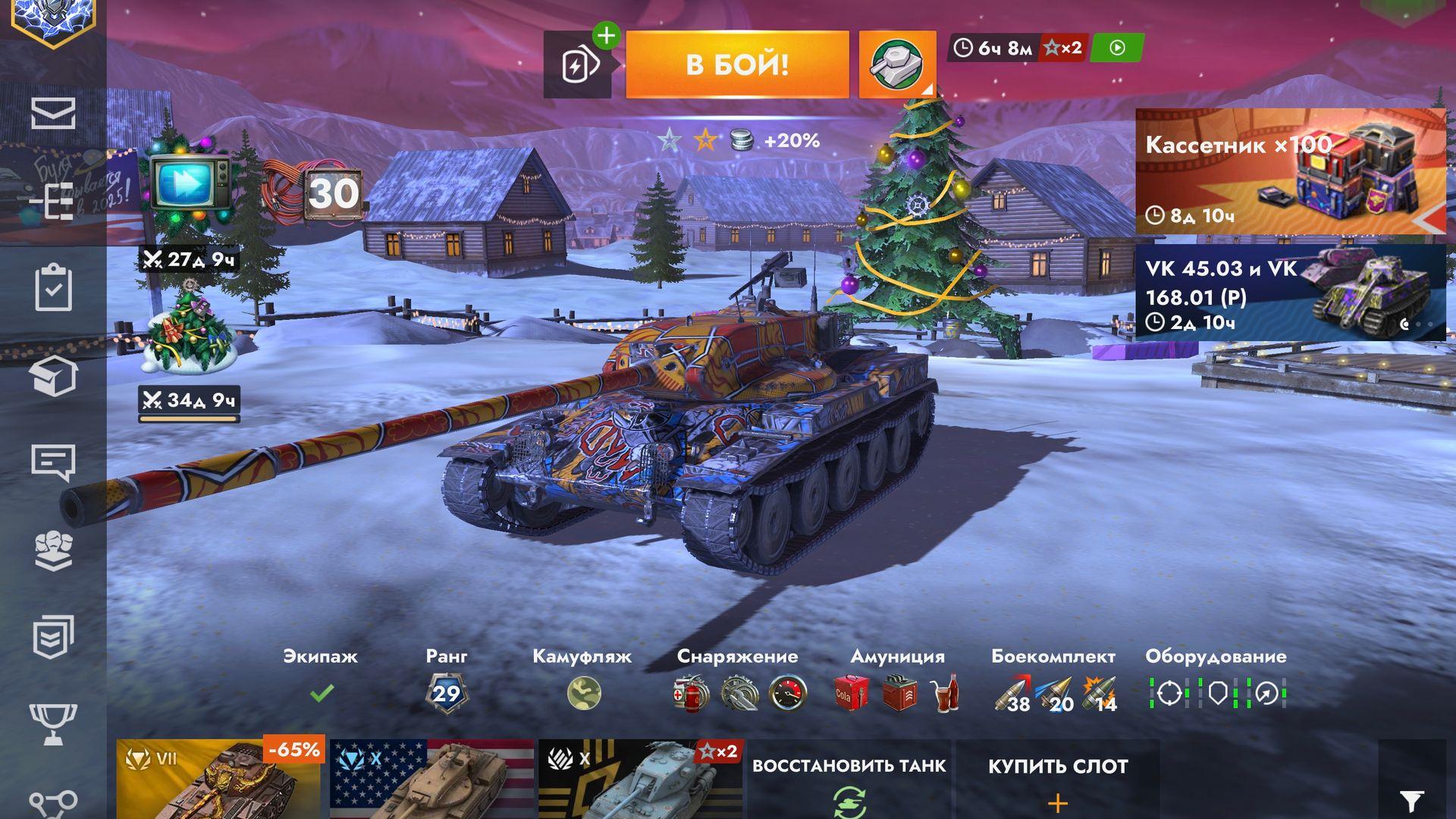
Task: Open the trophy tournaments icon
Action: [x=53, y=722]
